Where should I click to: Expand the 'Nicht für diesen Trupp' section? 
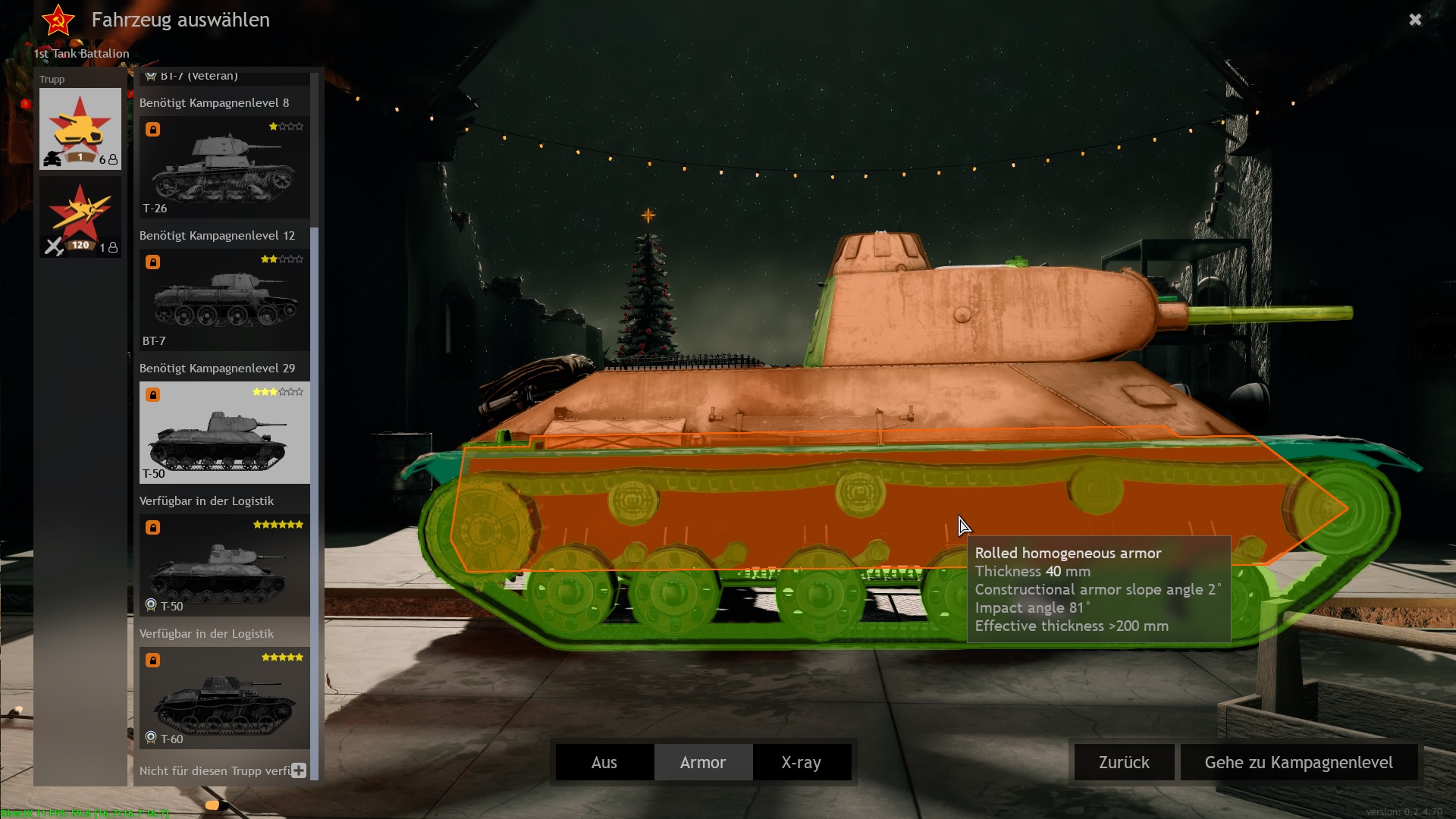point(299,770)
